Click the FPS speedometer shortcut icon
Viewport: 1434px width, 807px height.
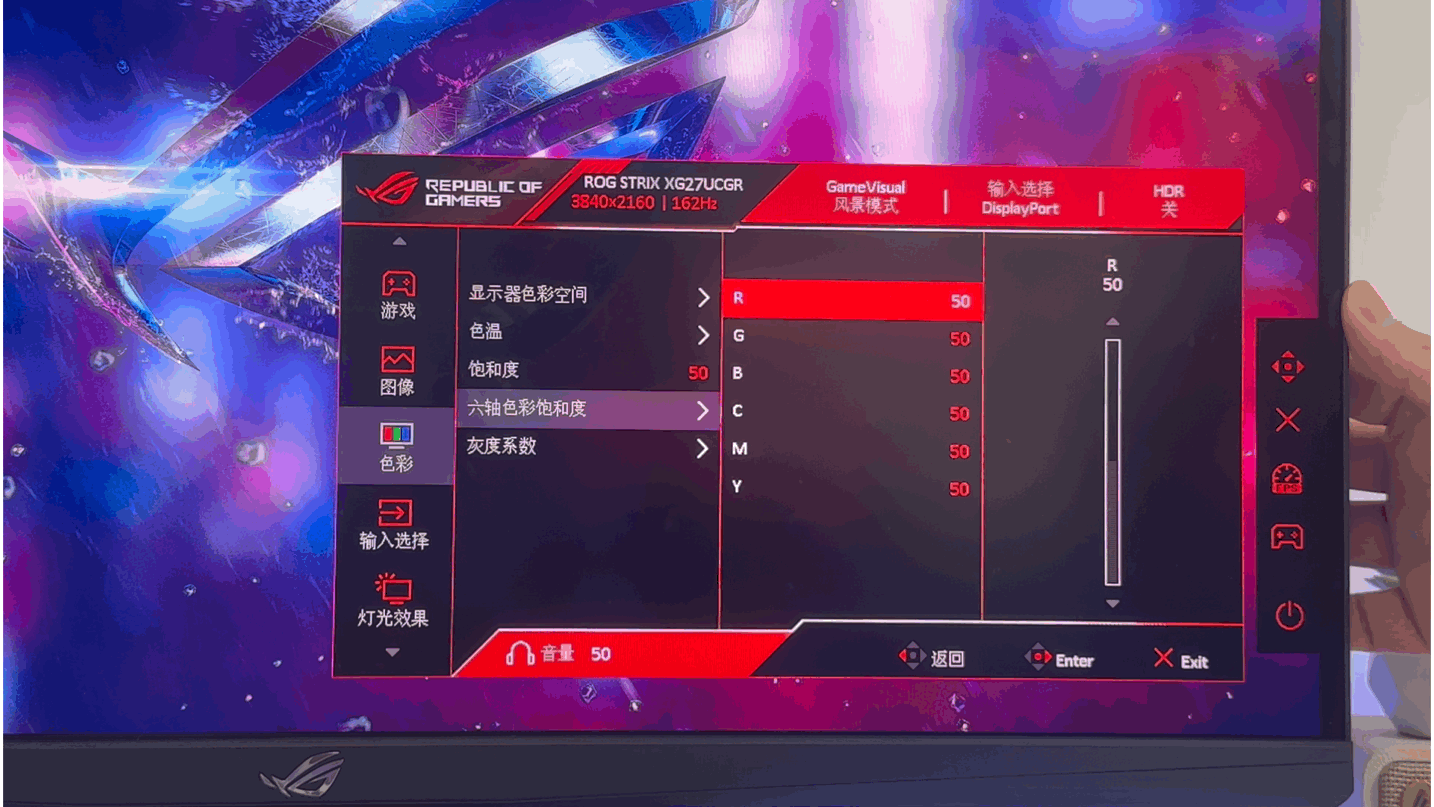click(x=1286, y=480)
